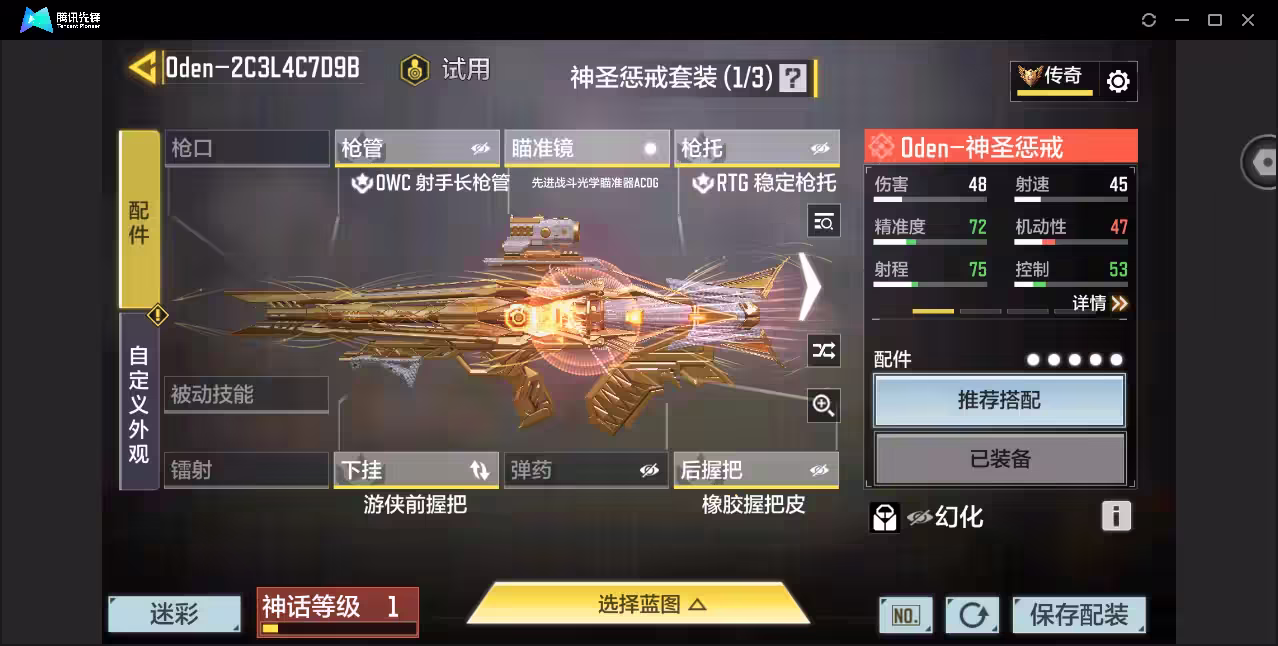Go back with the yellow arrow
The width and height of the screenshot is (1278, 646).
click(143, 68)
